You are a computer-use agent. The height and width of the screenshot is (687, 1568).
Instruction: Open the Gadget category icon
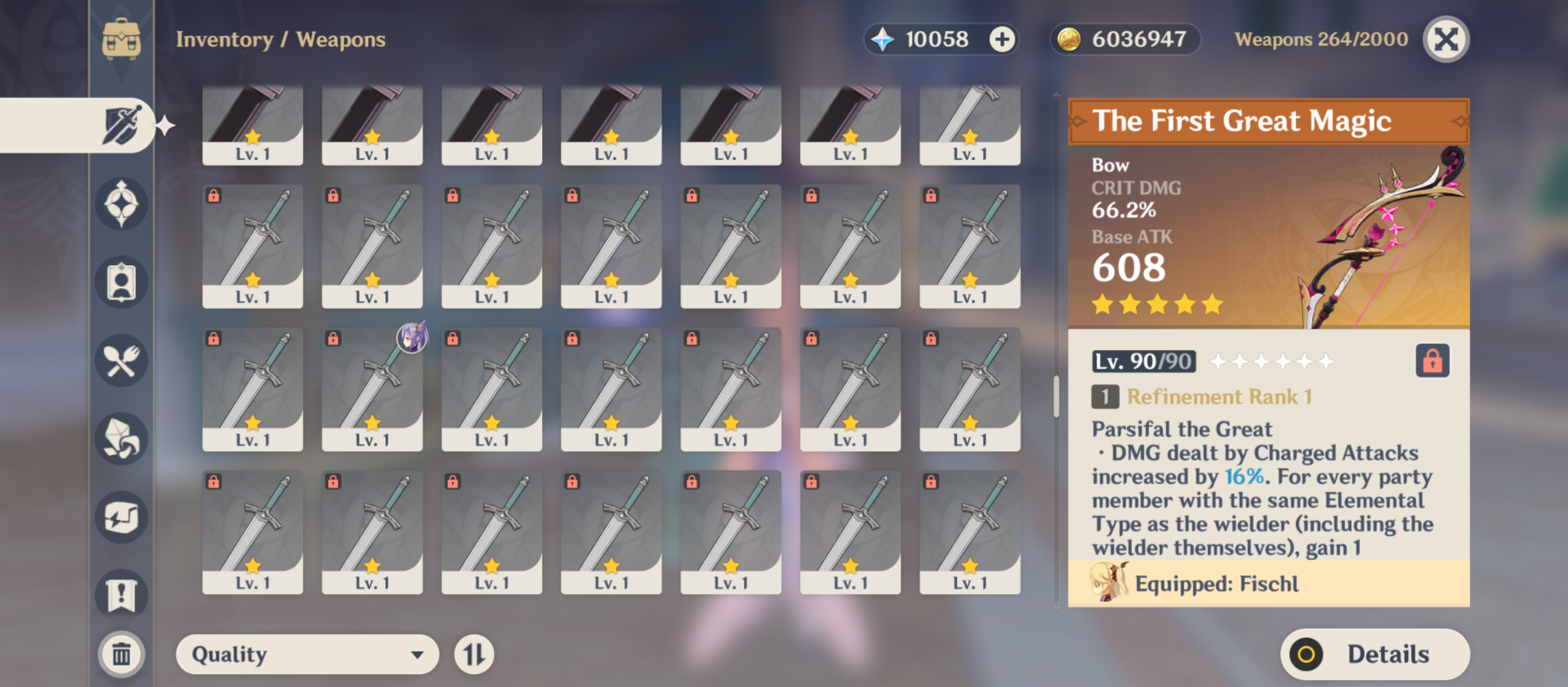point(122,516)
